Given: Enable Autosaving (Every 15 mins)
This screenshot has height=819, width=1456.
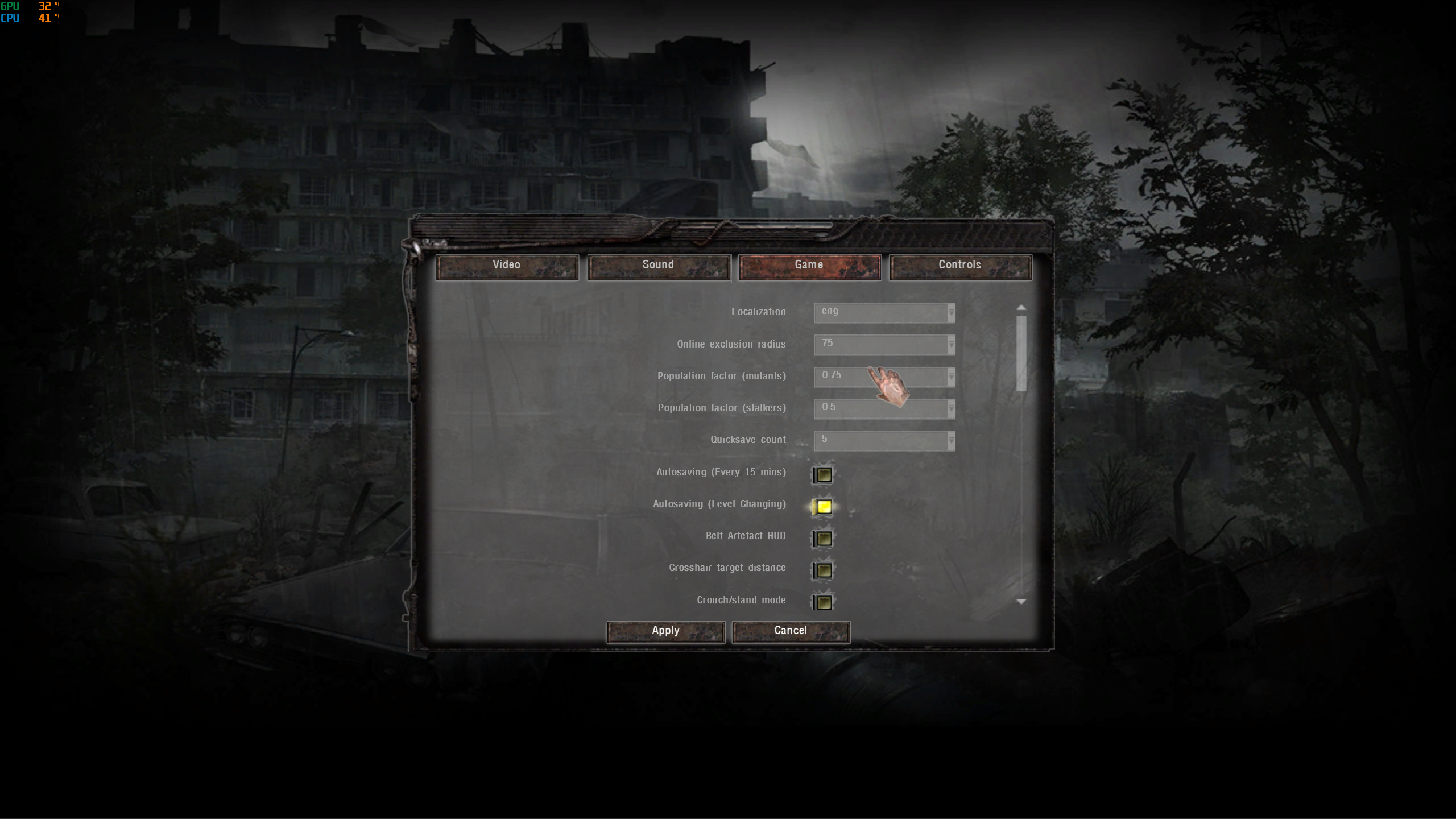Looking at the screenshot, I should pyautogui.click(x=824, y=475).
